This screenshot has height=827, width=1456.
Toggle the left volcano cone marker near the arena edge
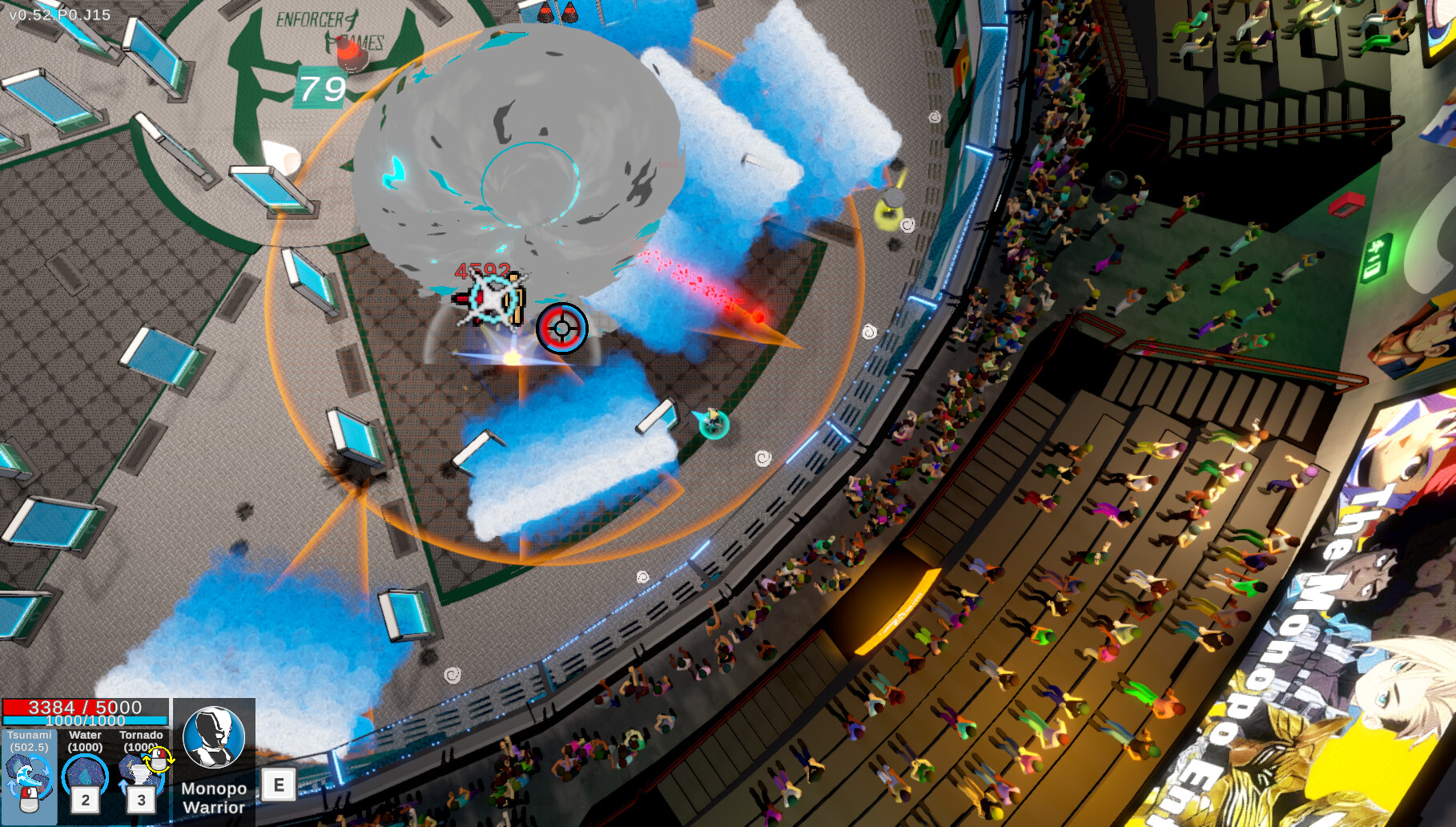[x=547, y=11]
